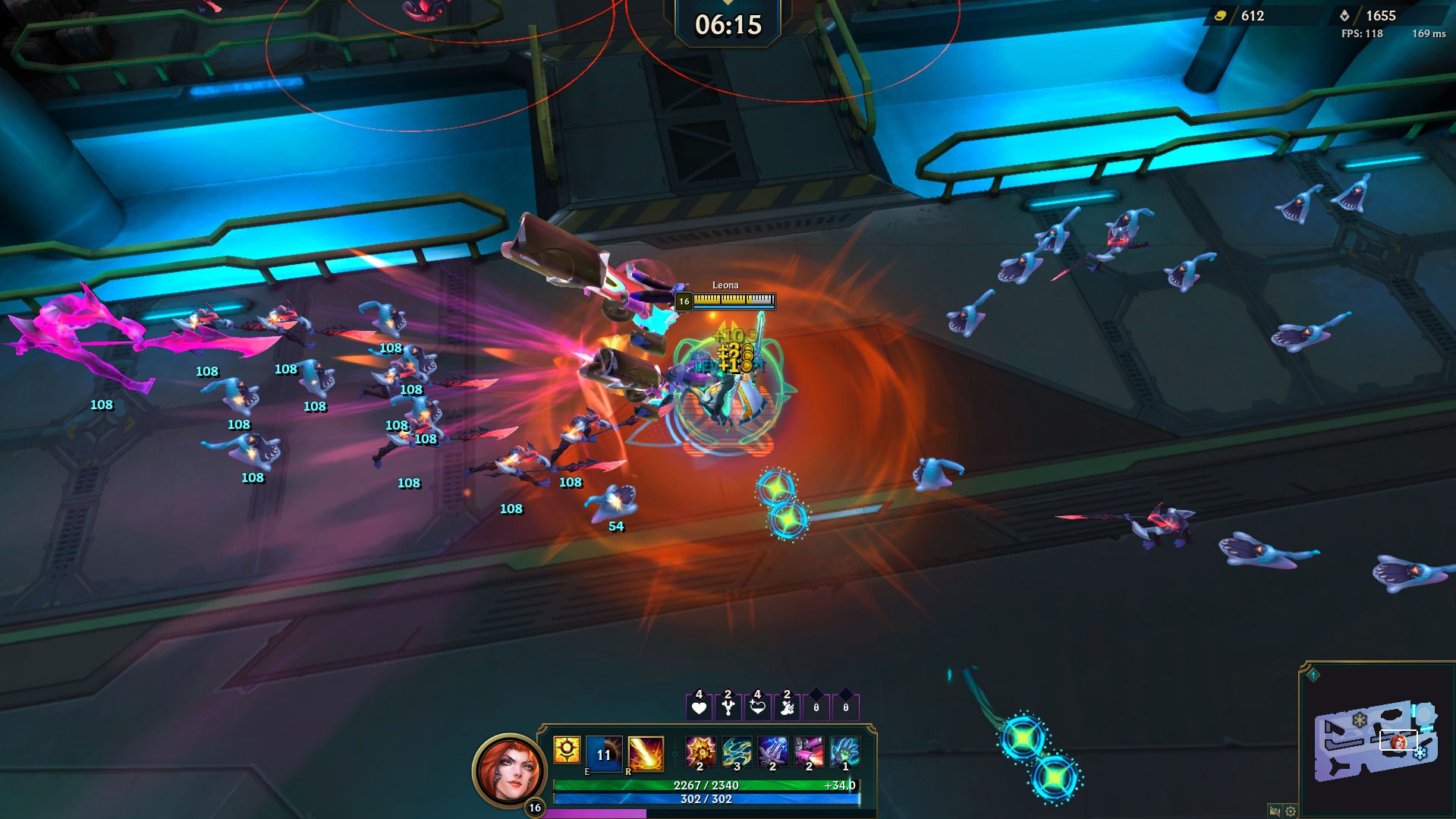
Task: Click the heart max health upgrade showing 4
Action: coord(699,707)
